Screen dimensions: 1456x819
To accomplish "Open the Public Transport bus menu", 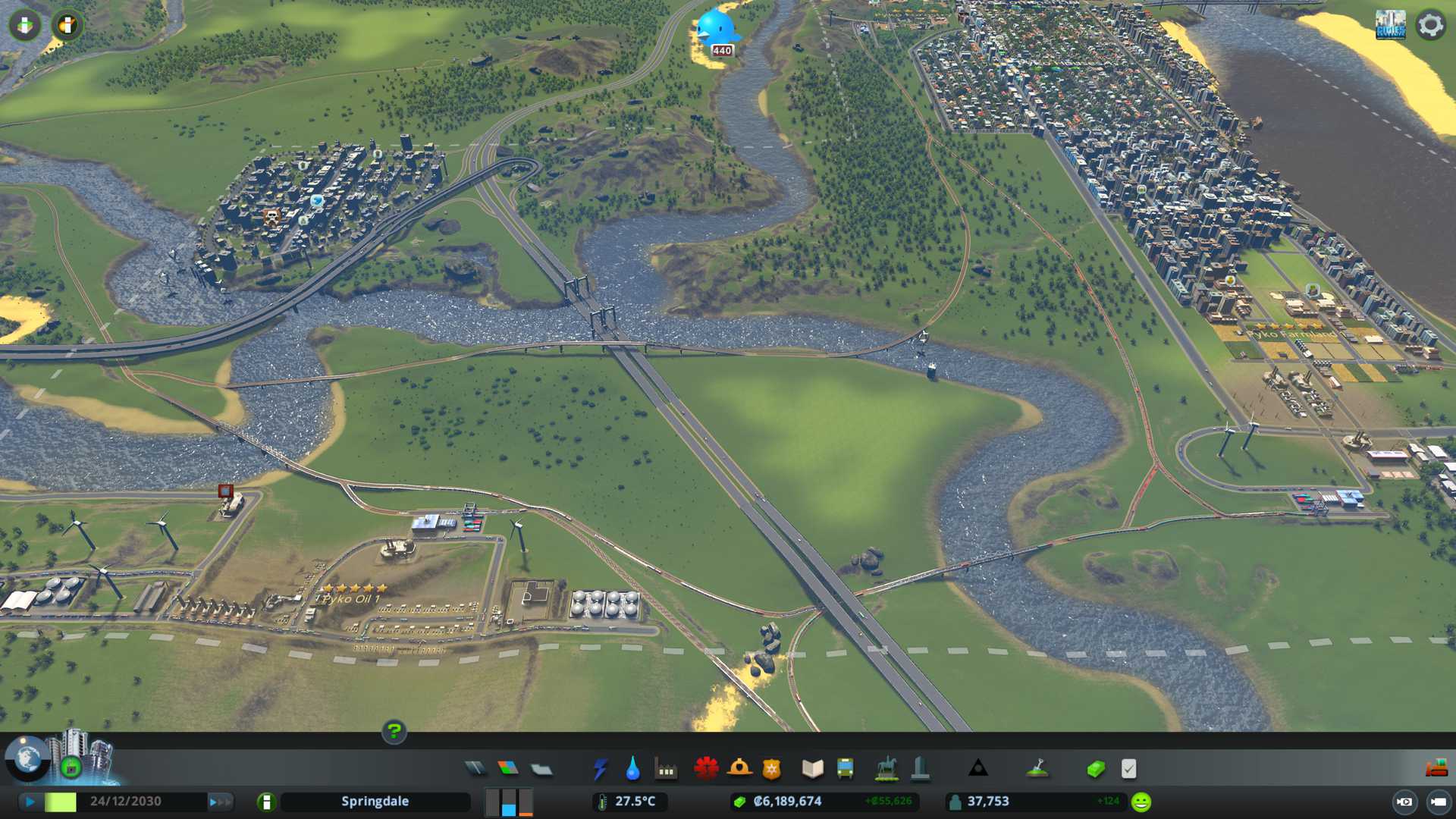I will pyautogui.click(x=845, y=769).
